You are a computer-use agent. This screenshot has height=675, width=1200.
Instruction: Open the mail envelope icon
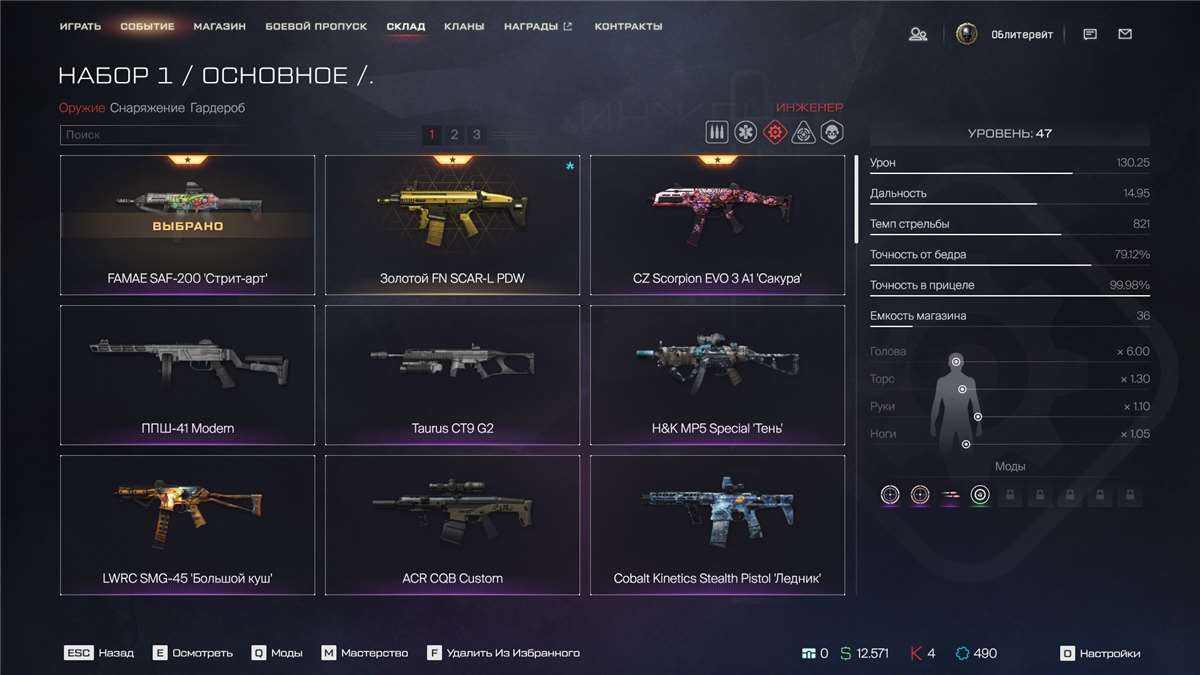click(x=1125, y=34)
